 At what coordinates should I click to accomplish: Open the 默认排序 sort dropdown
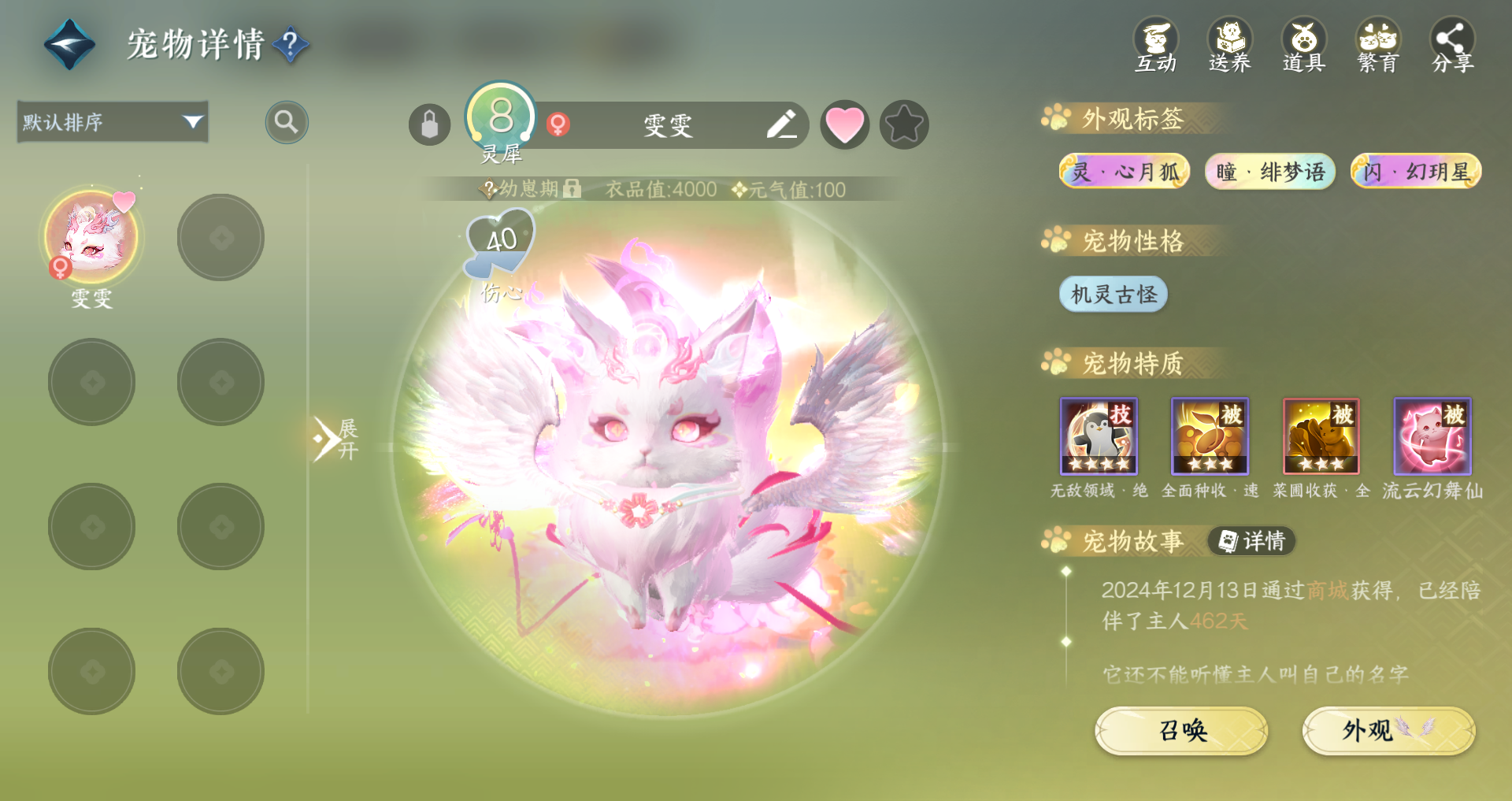point(113,122)
